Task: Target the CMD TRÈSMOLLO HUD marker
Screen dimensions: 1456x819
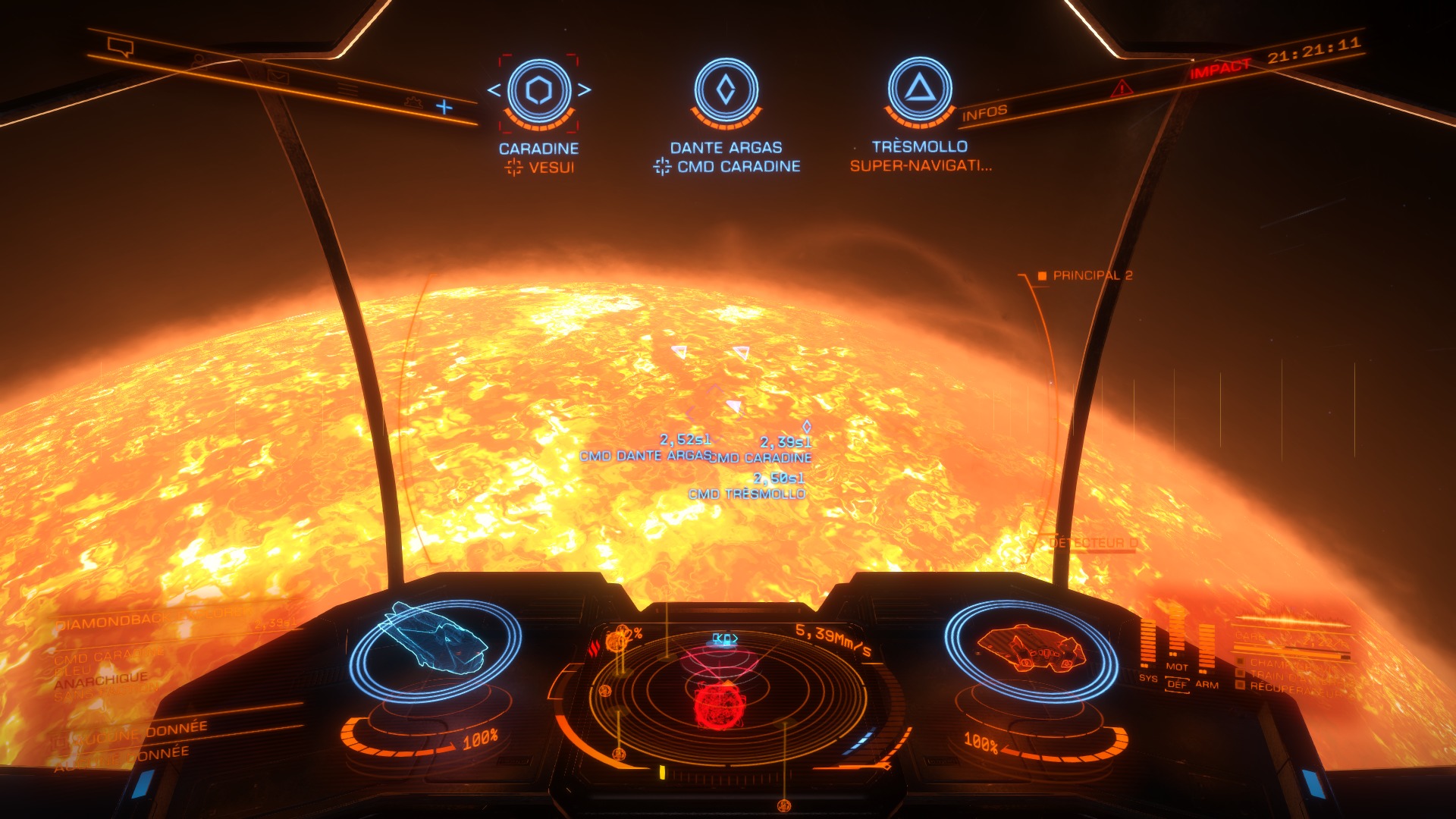Action: point(747,494)
